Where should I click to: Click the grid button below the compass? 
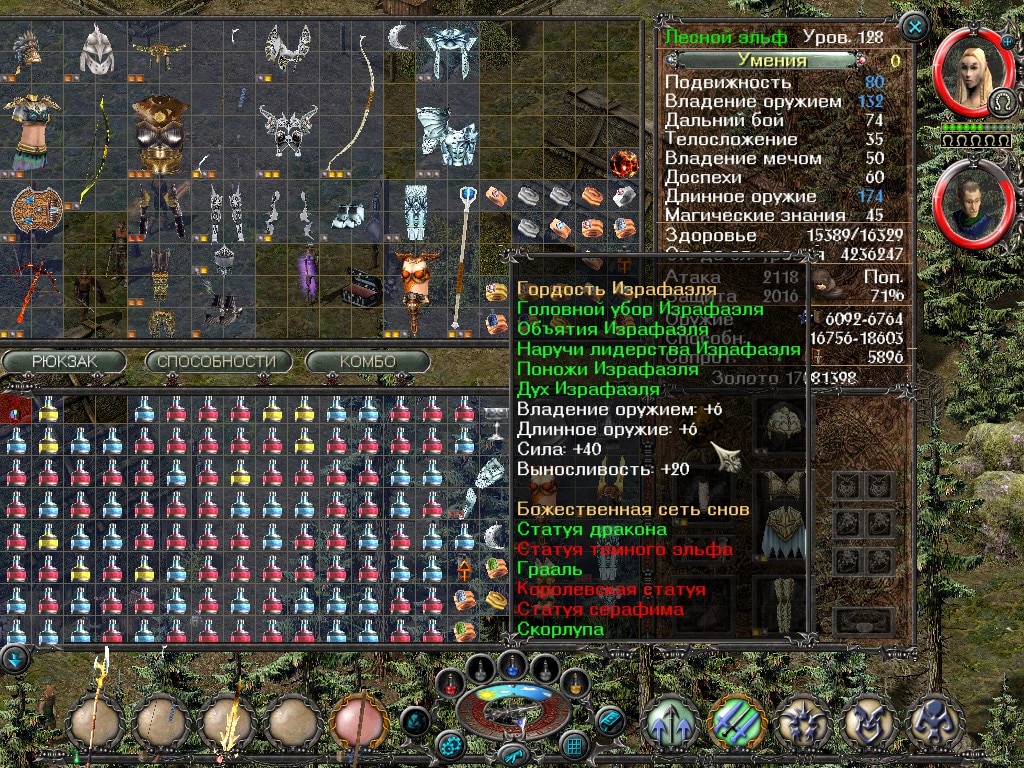pos(573,744)
